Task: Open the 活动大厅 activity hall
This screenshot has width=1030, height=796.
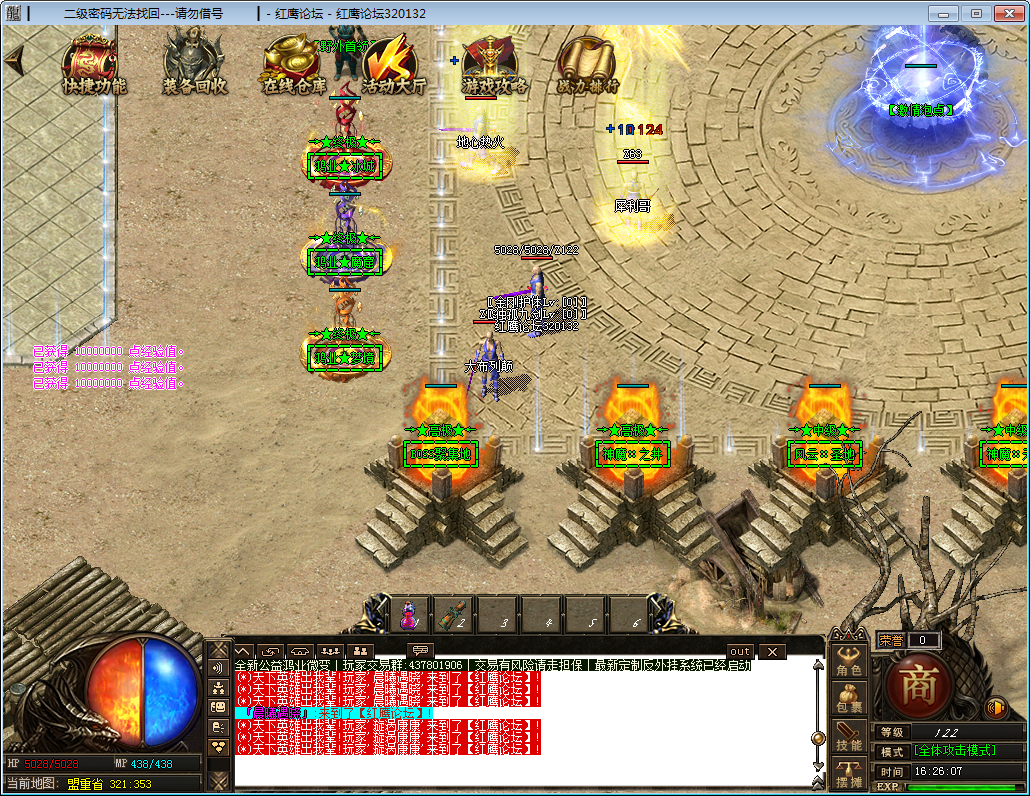Action: pyautogui.click(x=393, y=64)
